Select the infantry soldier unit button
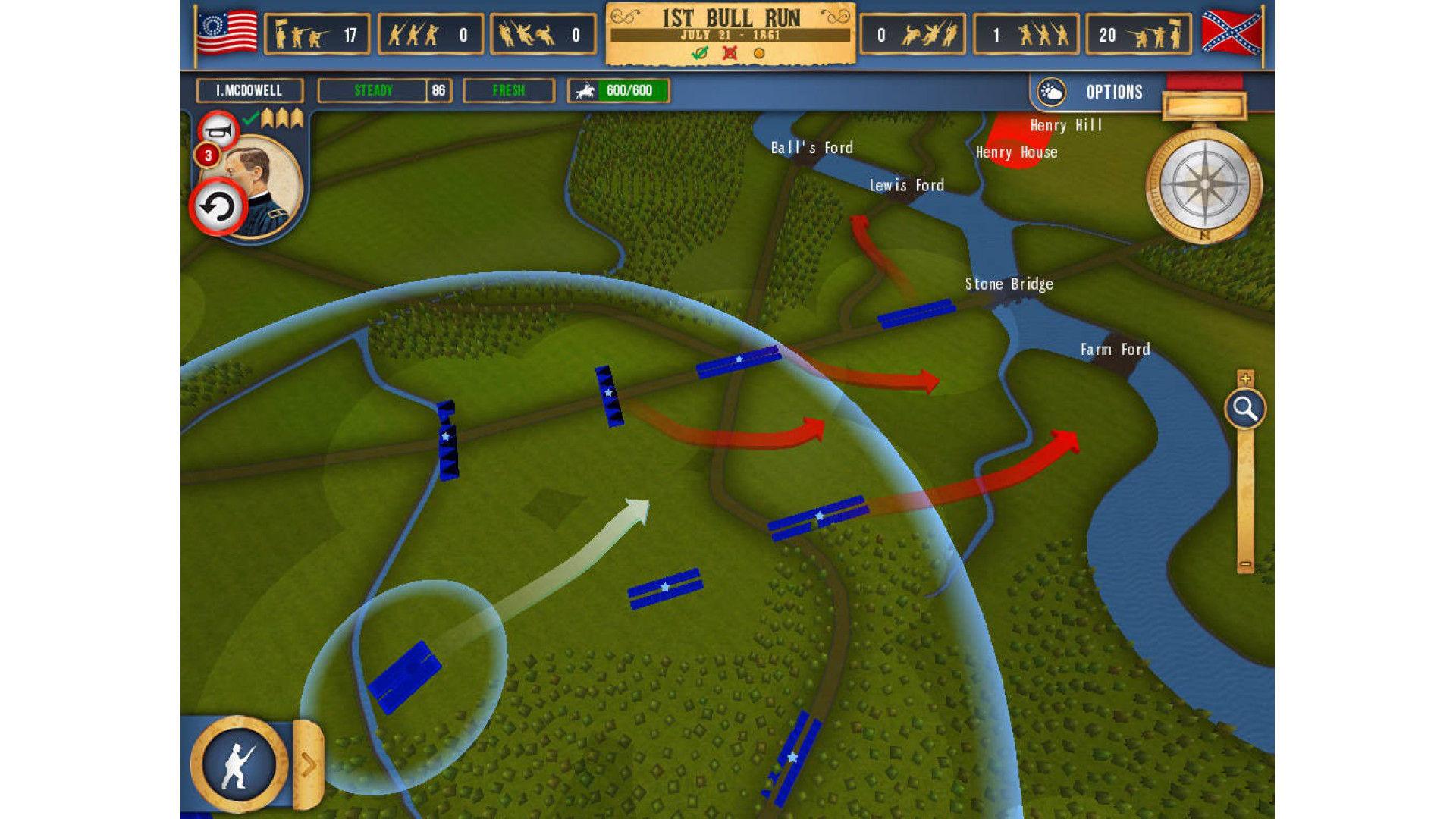The height and width of the screenshot is (819, 1456). 238,764
